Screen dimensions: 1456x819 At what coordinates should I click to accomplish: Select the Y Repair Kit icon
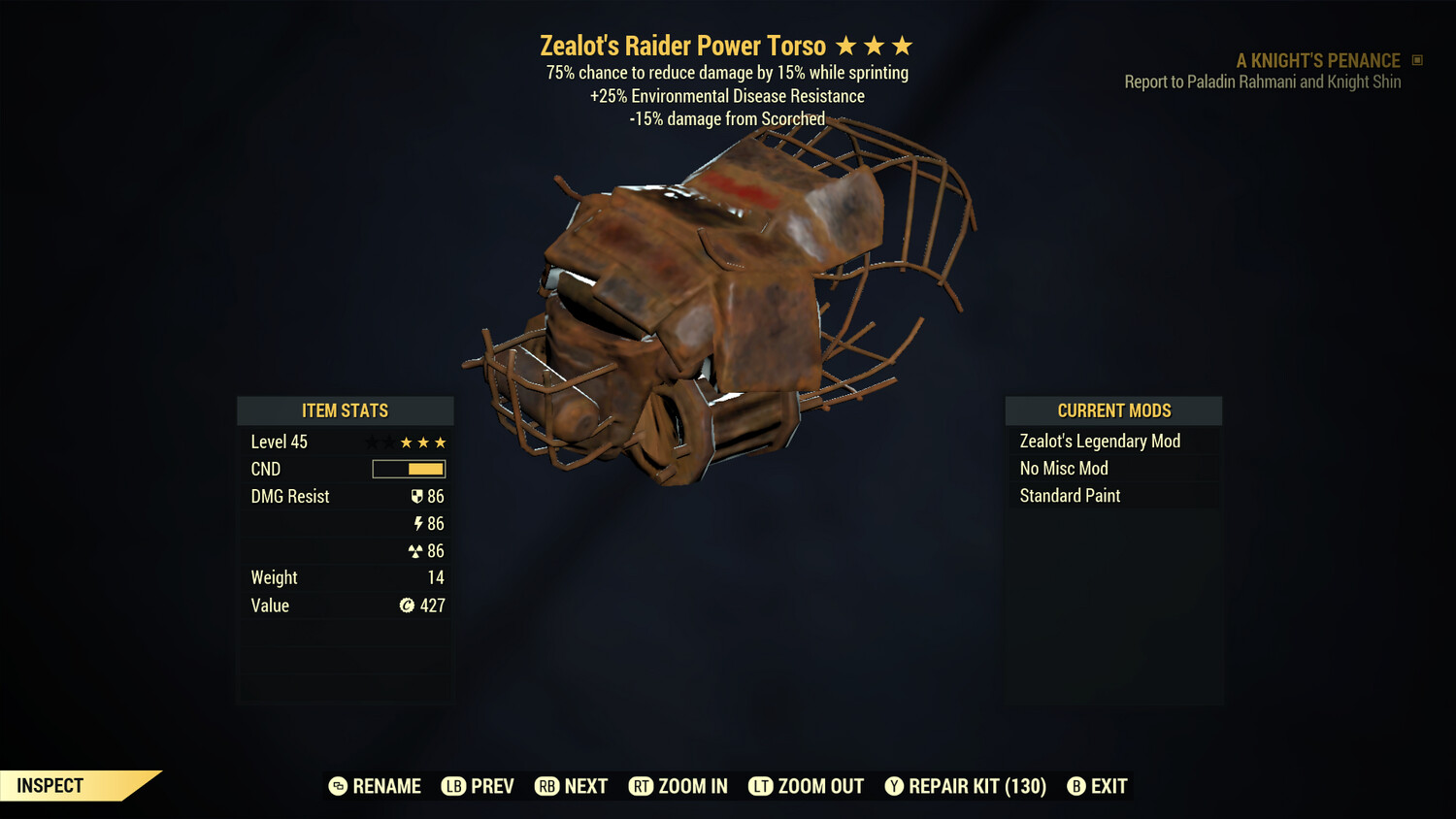coord(894,786)
